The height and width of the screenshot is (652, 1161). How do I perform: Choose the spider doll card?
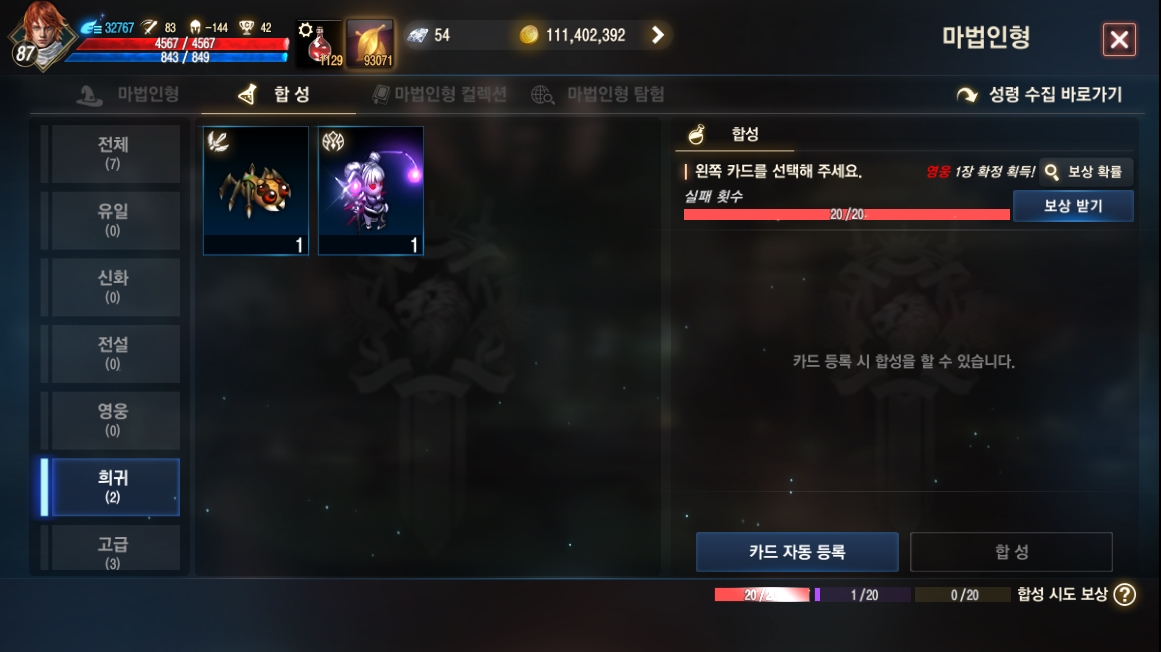coord(256,191)
